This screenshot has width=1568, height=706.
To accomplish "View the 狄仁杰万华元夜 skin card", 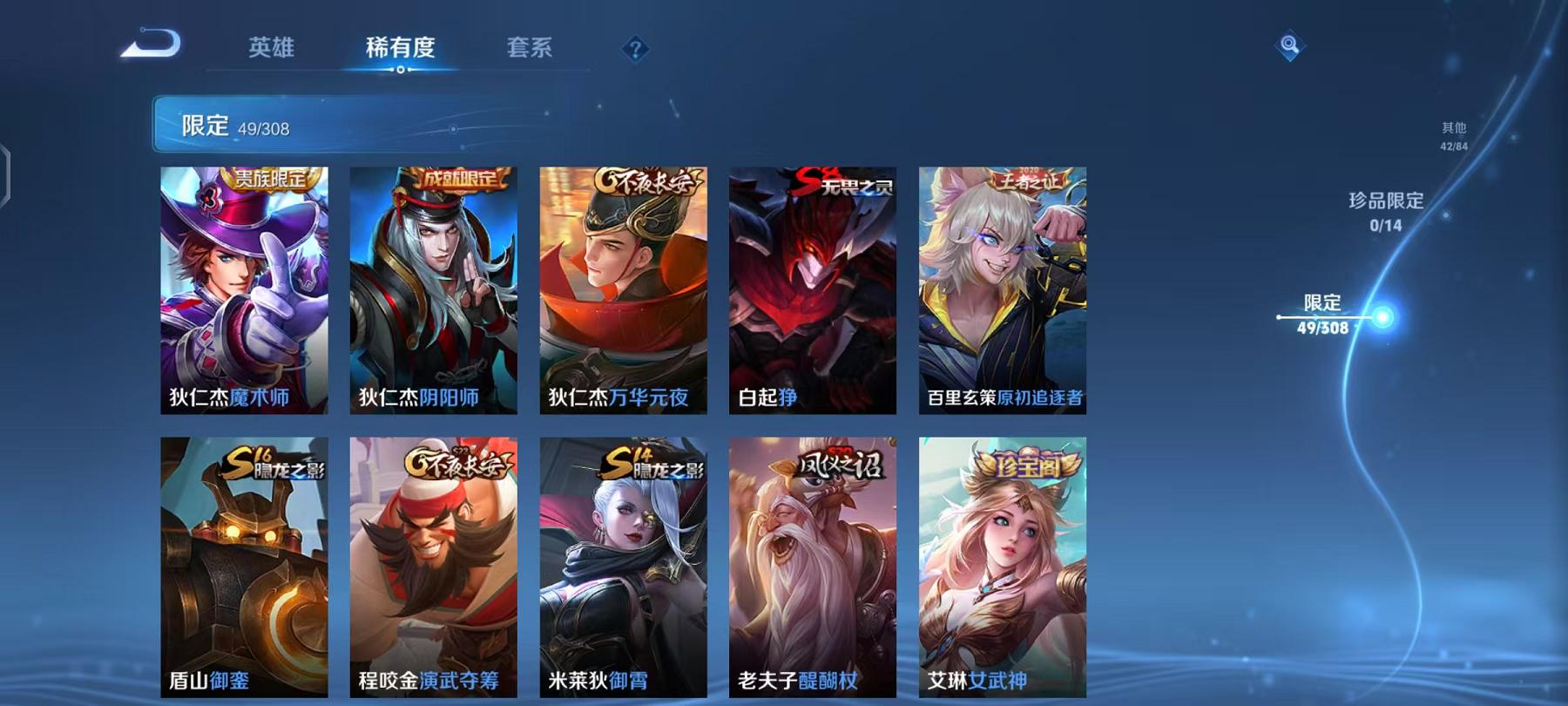I will (622, 288).
